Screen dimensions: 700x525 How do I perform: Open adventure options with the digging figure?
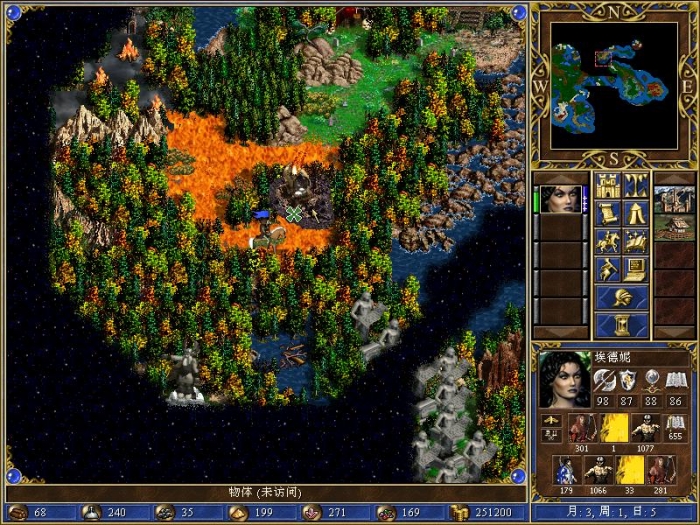click(607, 269)
